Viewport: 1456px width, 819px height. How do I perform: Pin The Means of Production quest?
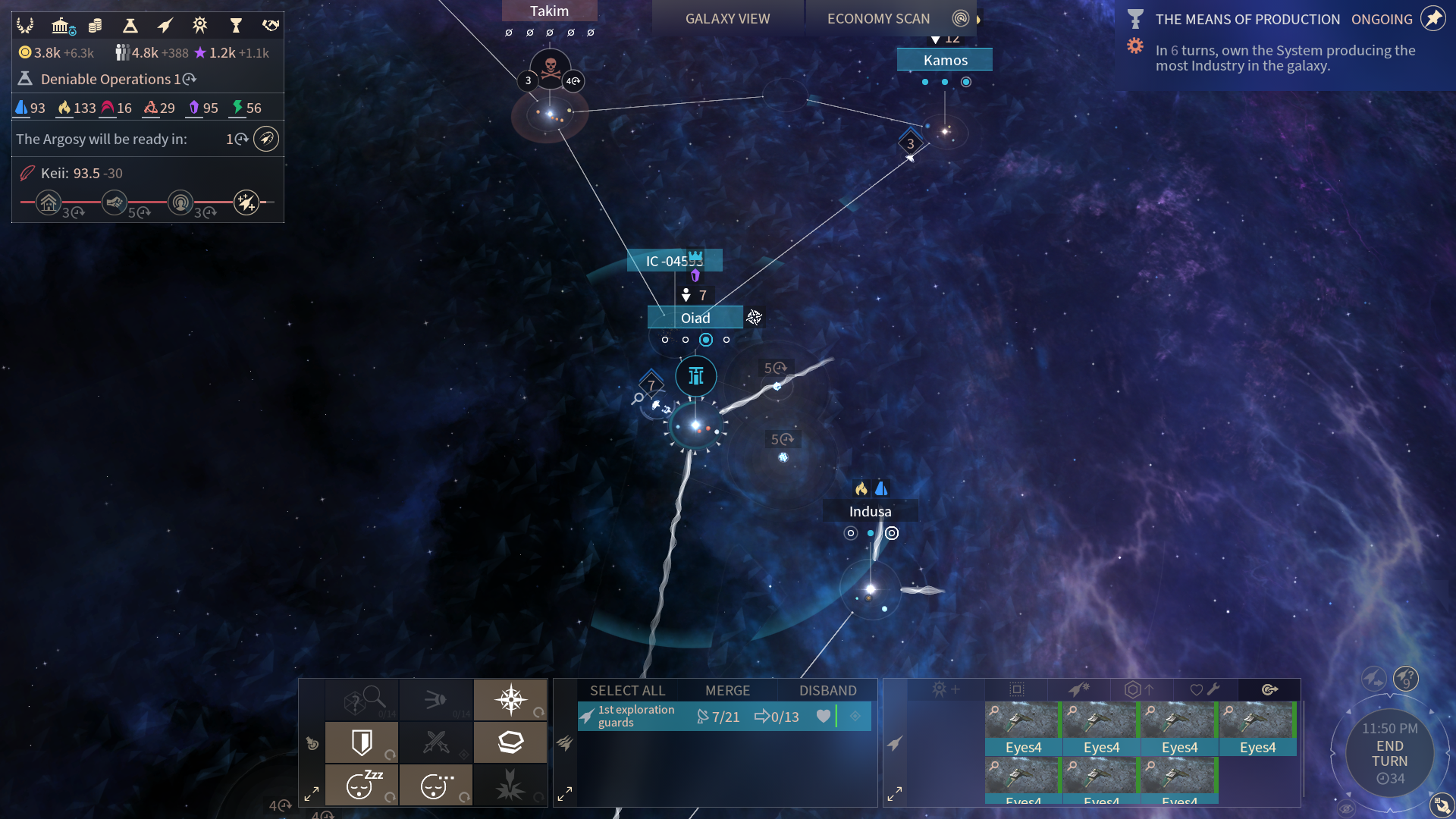pyautogui.click(x=1433, y=18)
